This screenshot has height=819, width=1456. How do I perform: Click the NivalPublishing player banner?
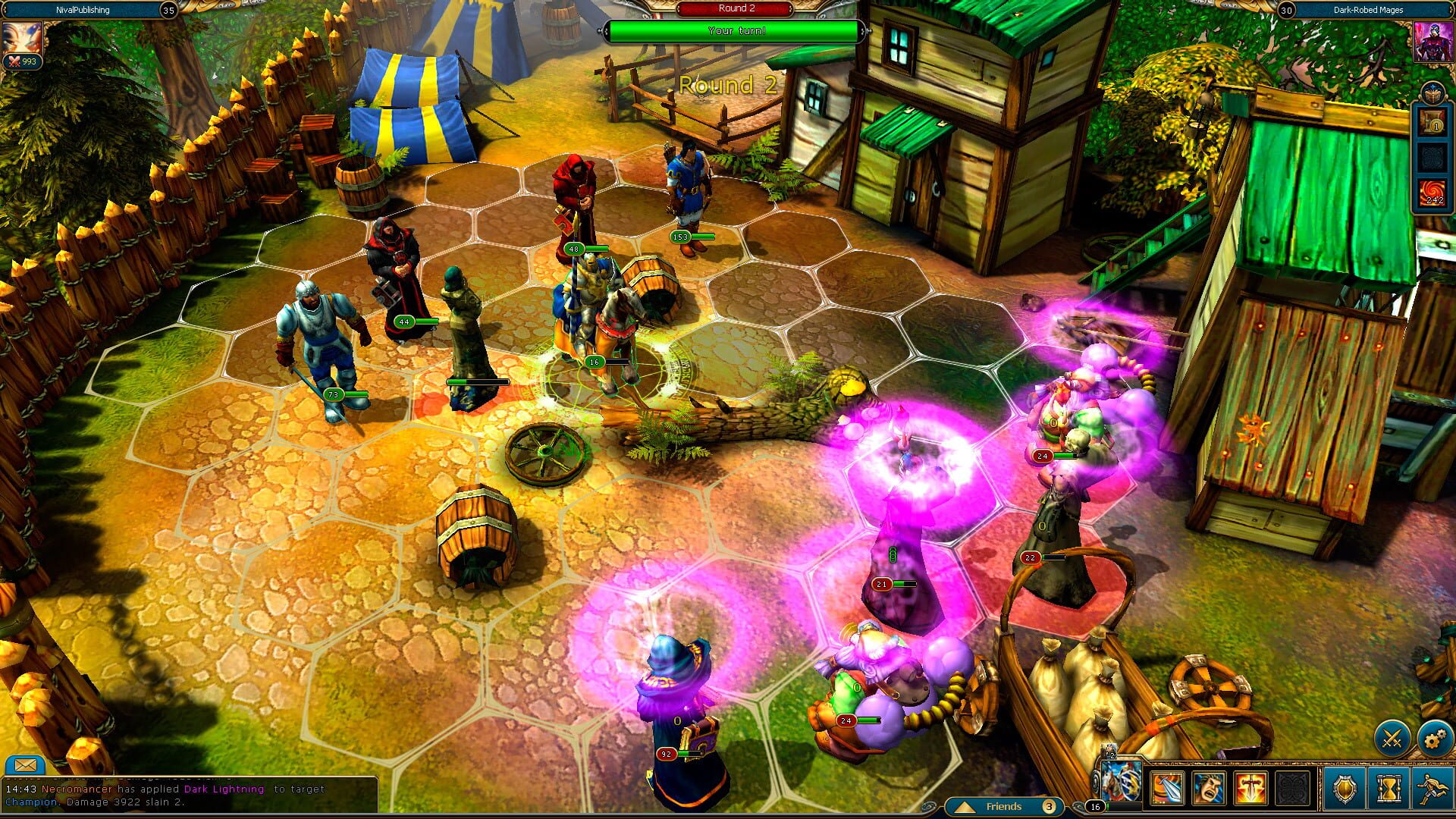click(83, 10)
